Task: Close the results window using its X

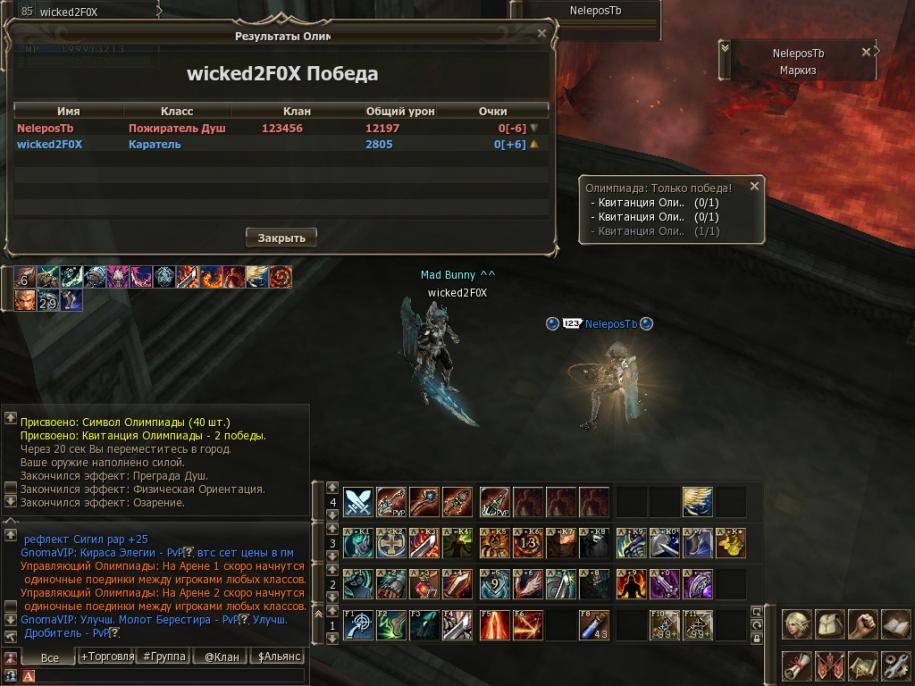Action: 542,33
